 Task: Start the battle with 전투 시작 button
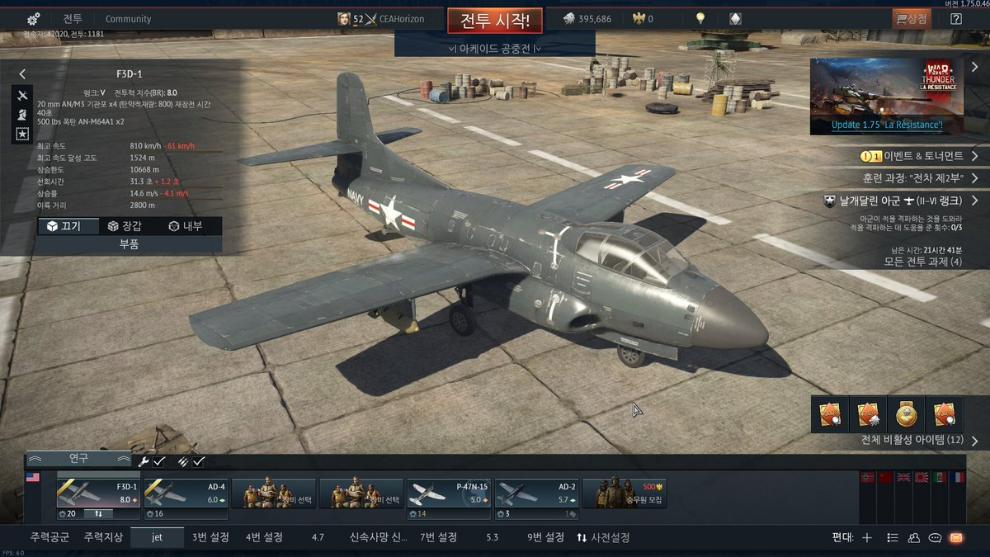[x=494, y=20]
